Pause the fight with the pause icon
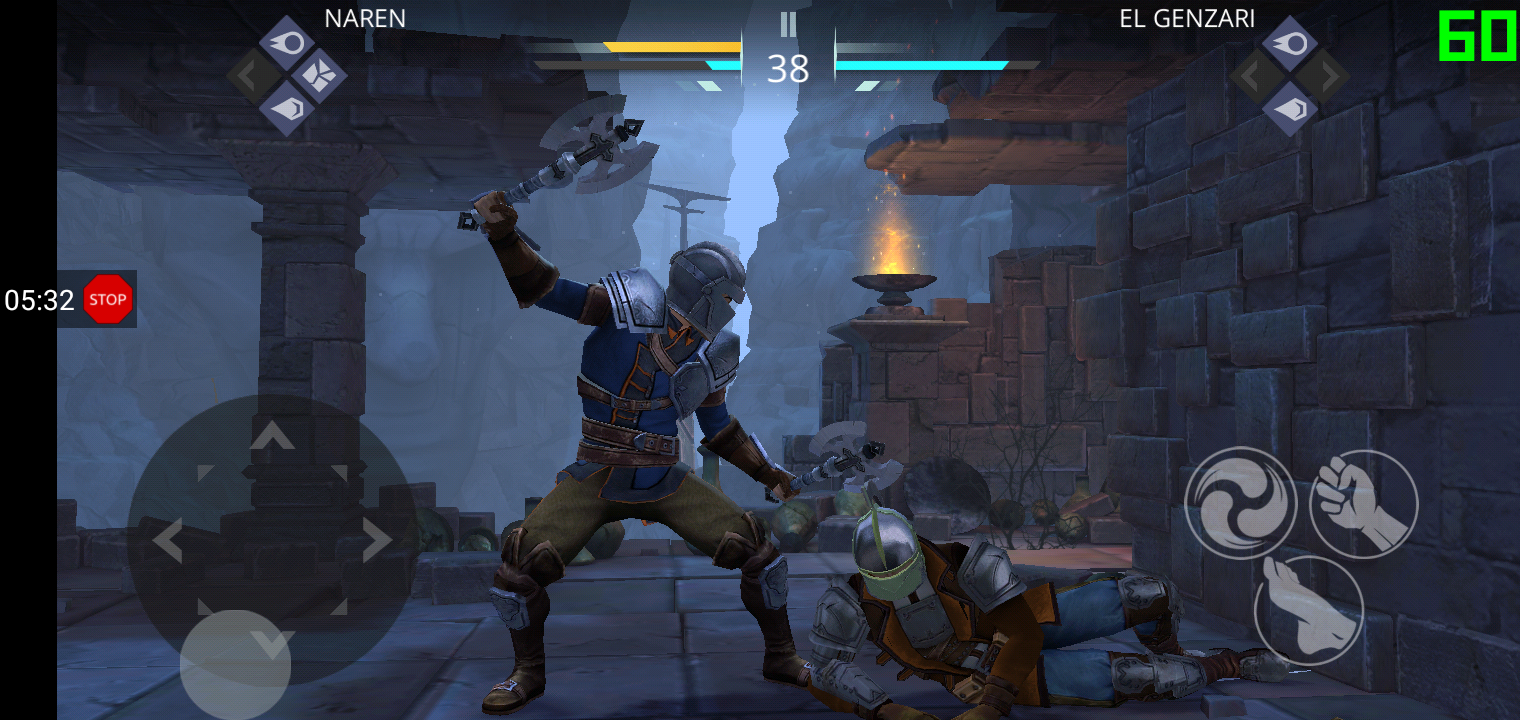Viewport: 1520px width, 720px height. tap(788, 25)
